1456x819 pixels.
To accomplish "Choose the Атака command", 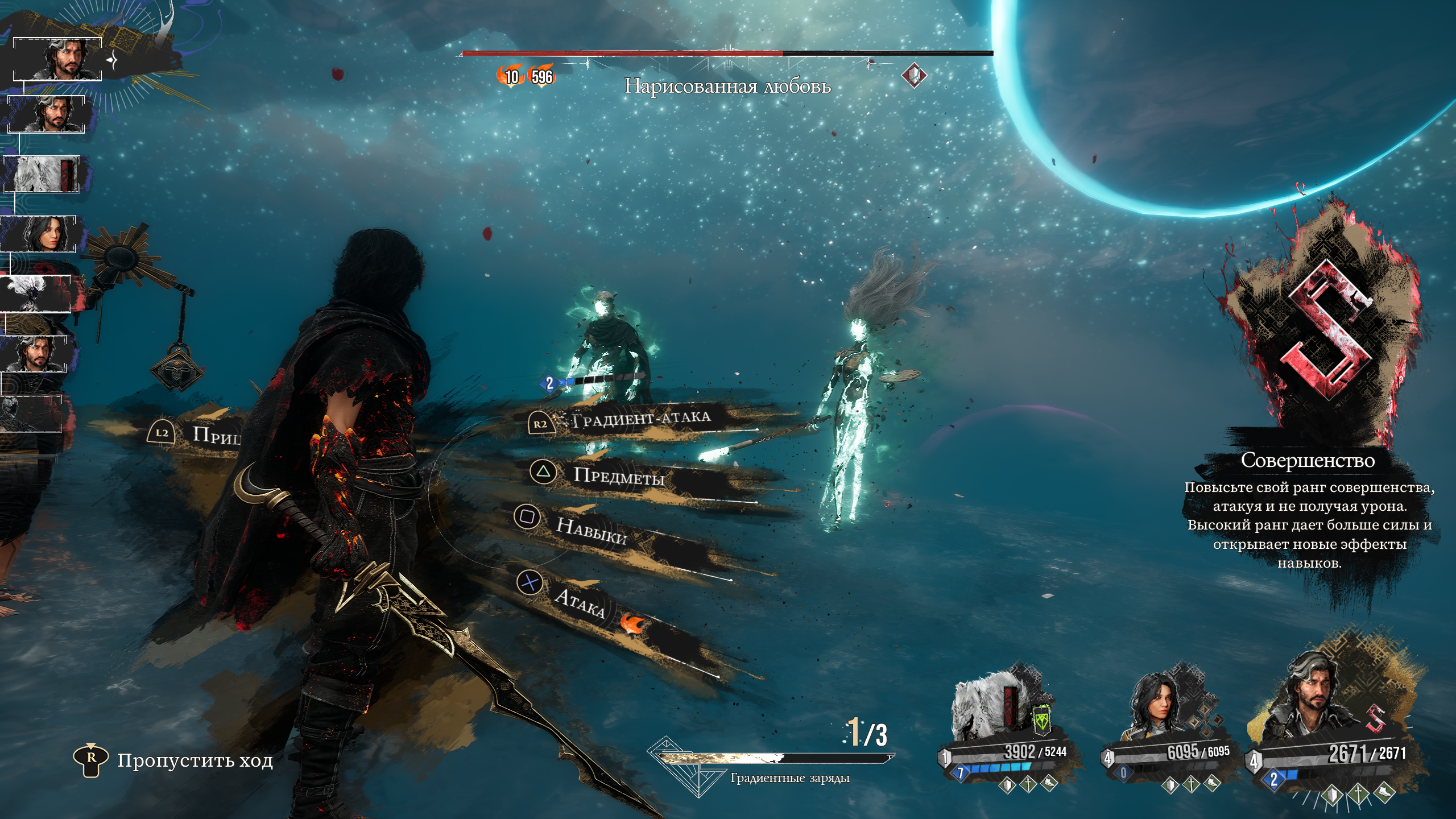I will click(579, 602).
